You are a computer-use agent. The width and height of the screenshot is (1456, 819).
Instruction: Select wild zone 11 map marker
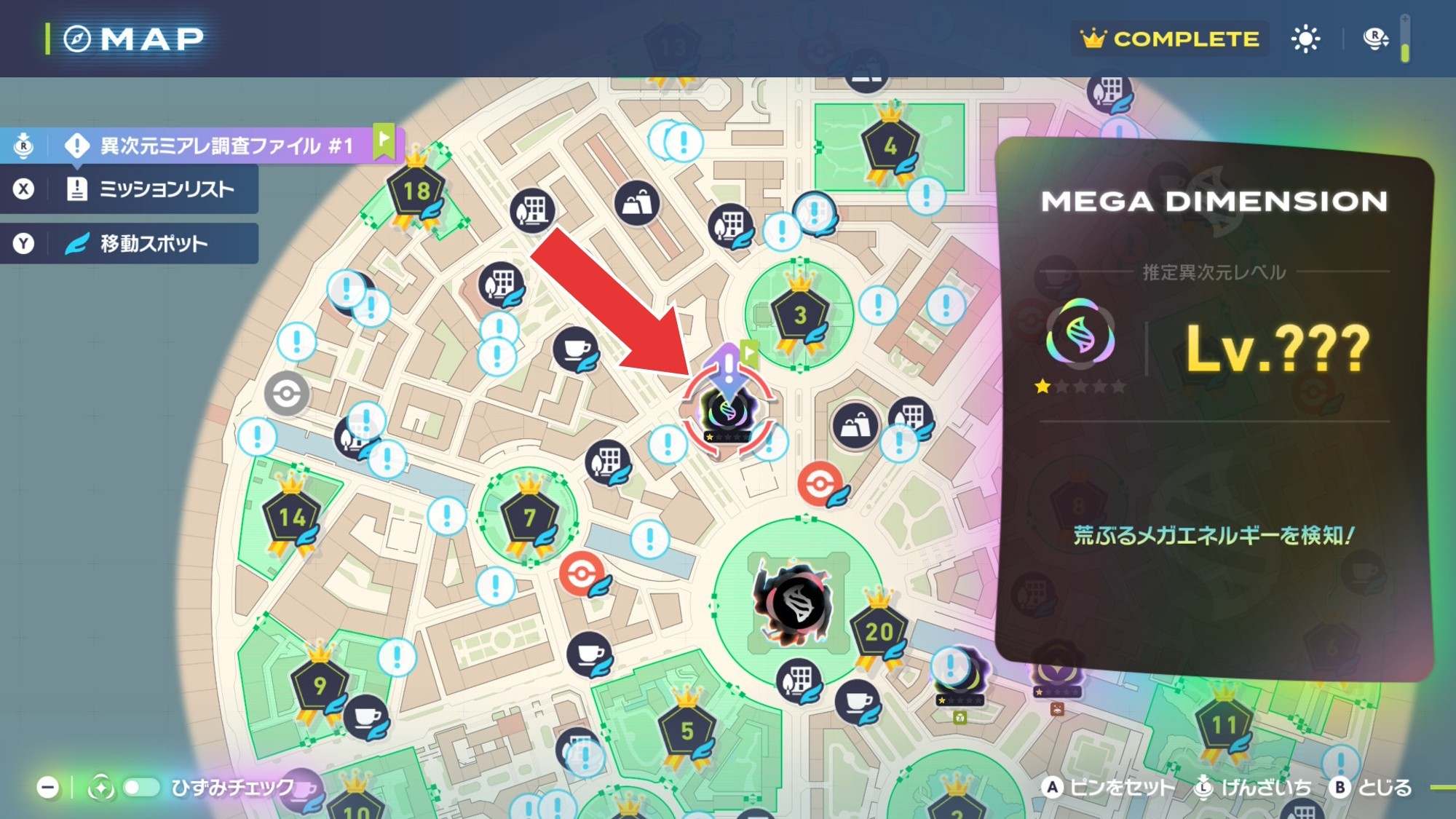coord(1223,725)
